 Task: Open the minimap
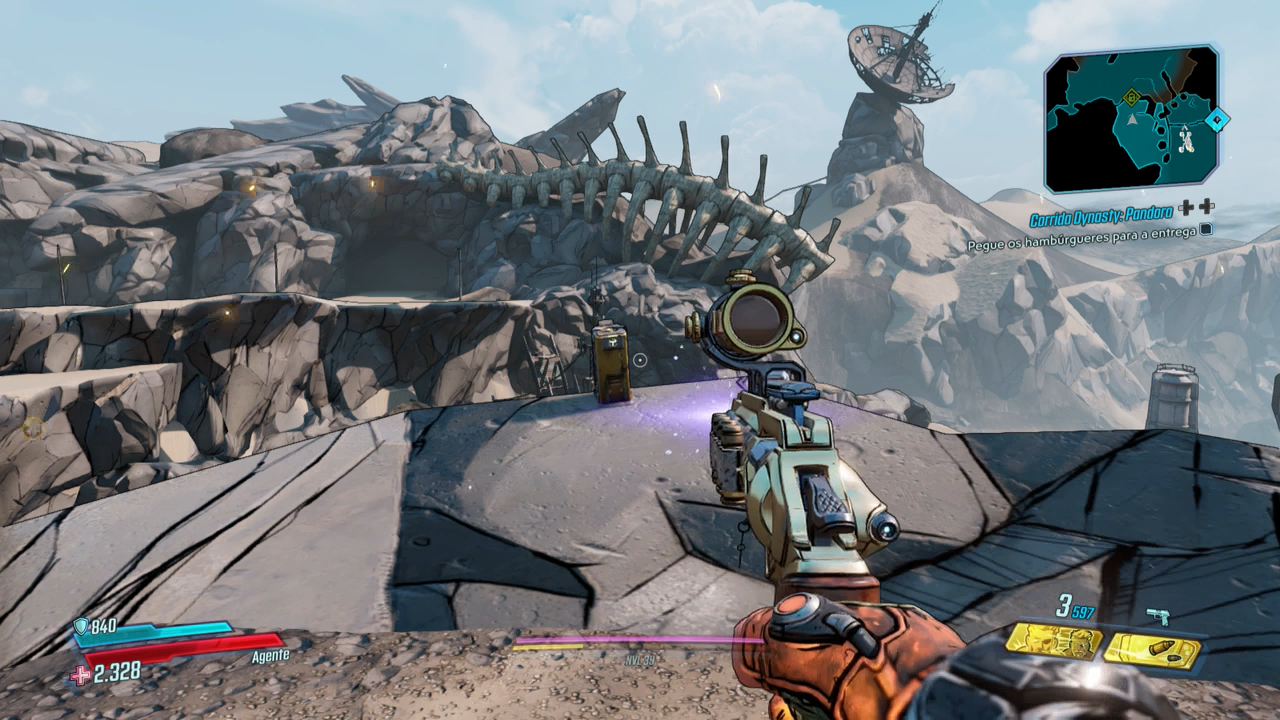(1131, 118)
